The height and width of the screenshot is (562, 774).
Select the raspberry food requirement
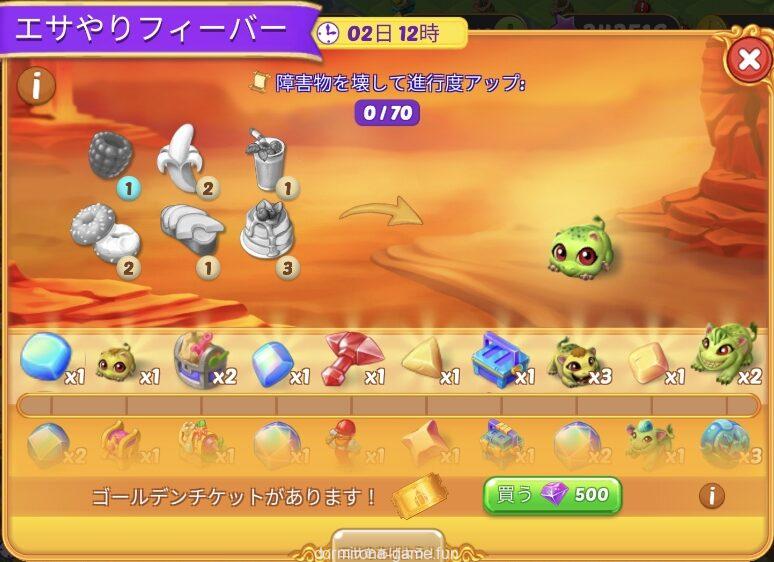click(x=111, y=156)
